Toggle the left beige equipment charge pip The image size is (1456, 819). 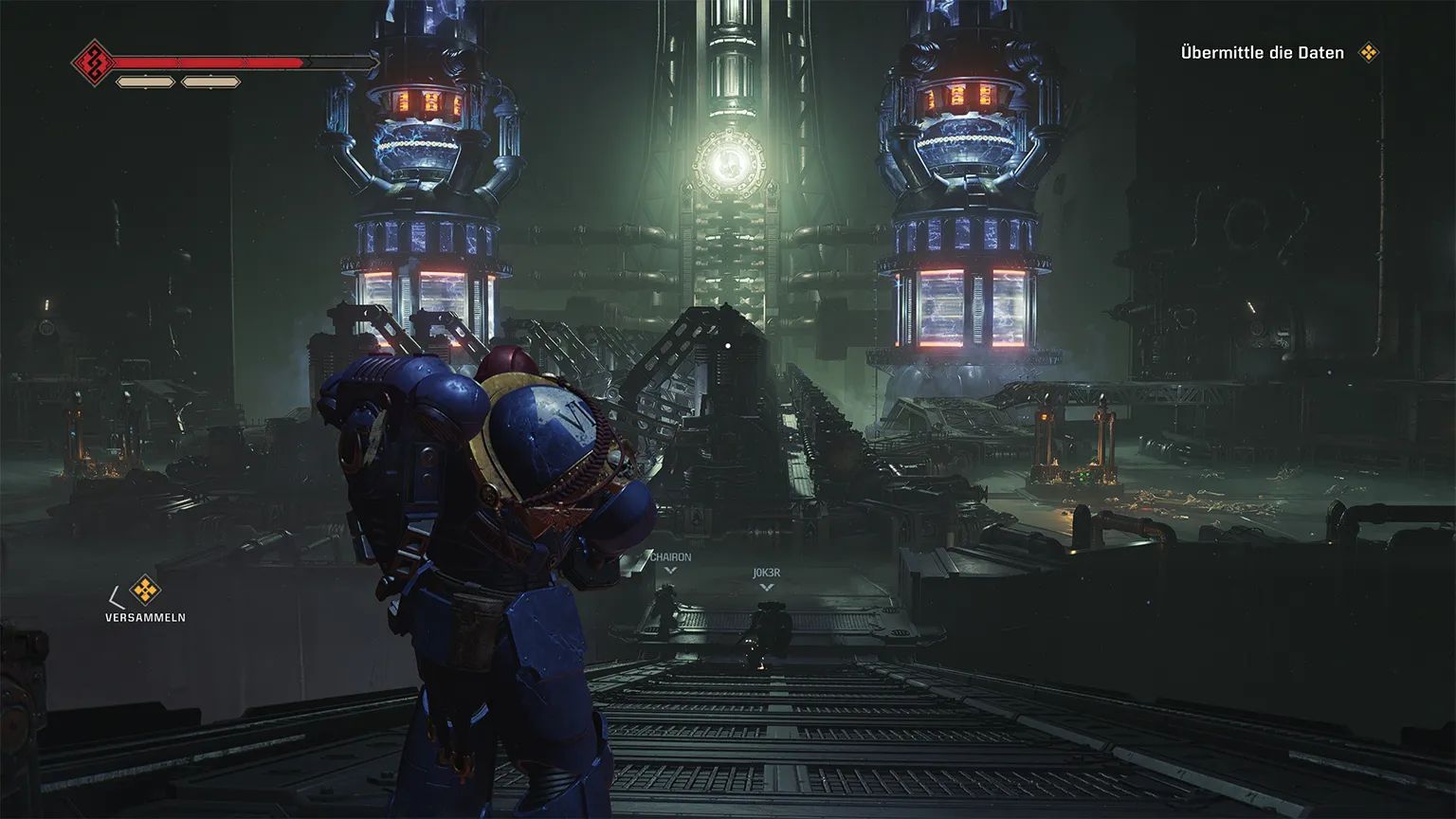pos(144,81)
